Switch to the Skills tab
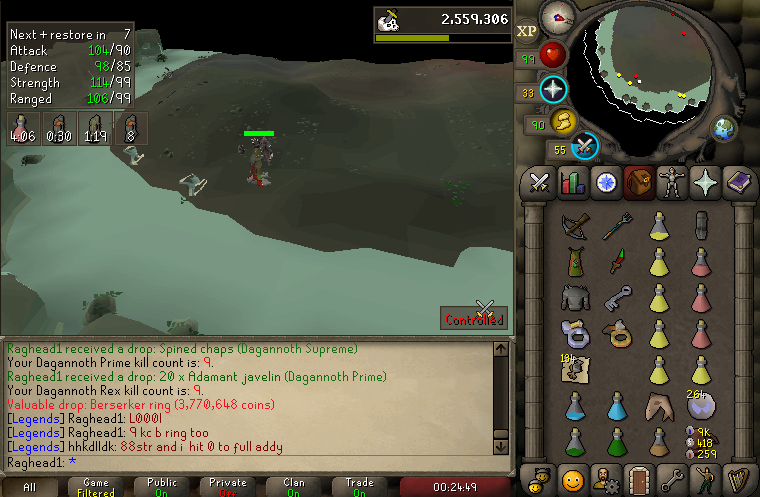 573,183
